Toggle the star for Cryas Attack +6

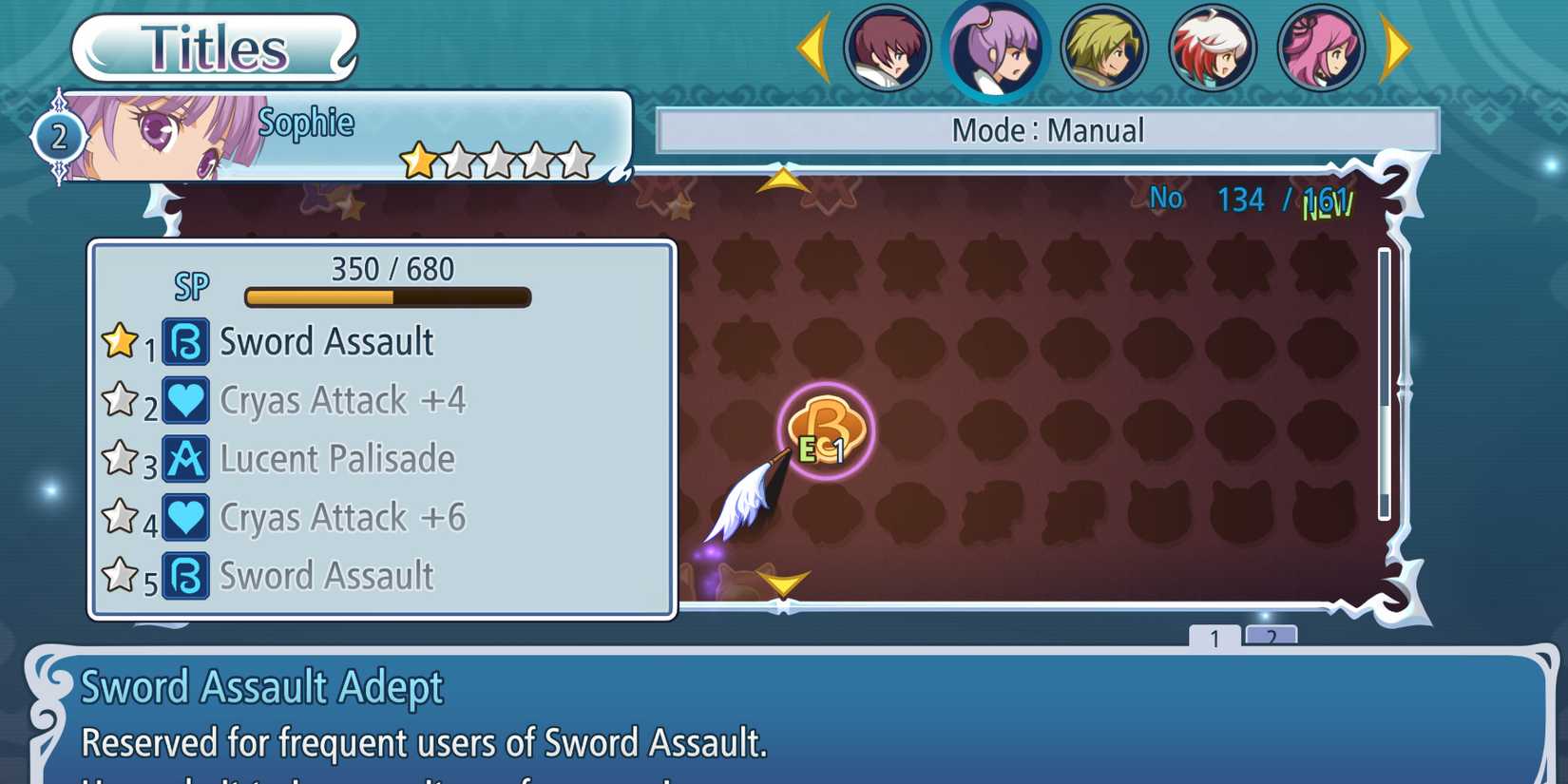[122, 513]
